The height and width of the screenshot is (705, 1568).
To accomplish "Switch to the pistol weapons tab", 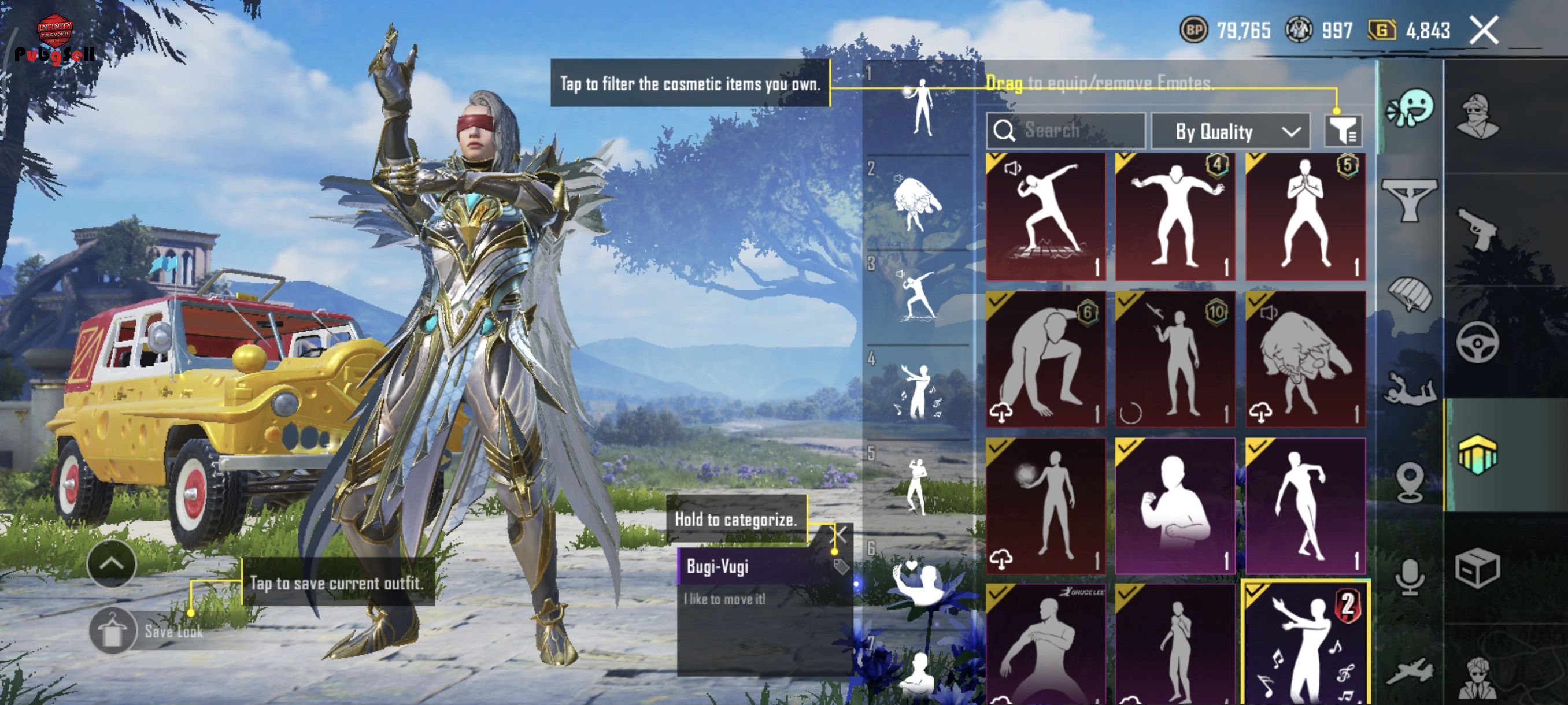I will click(x=1477, y=228).
